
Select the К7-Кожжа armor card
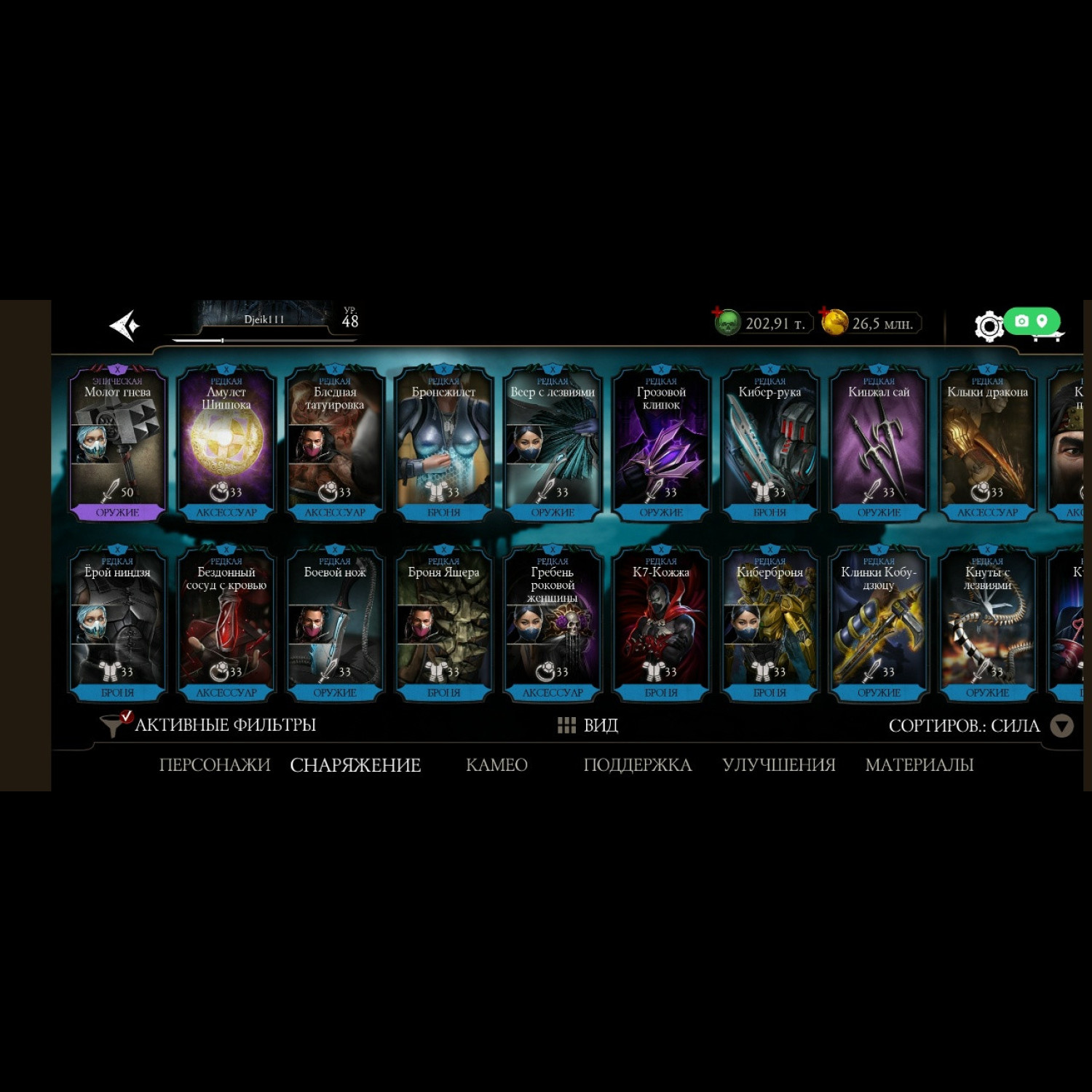[x=661, y=624]
